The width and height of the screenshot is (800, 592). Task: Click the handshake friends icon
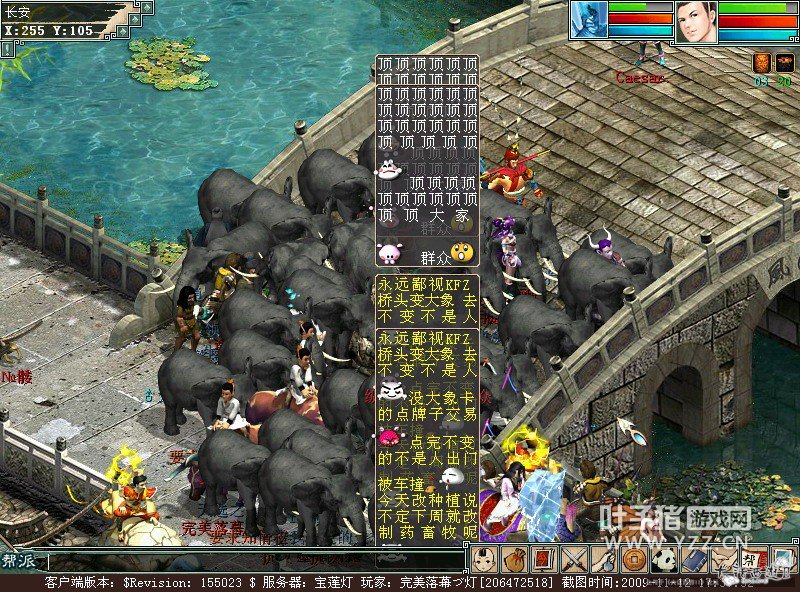(724, 559)
